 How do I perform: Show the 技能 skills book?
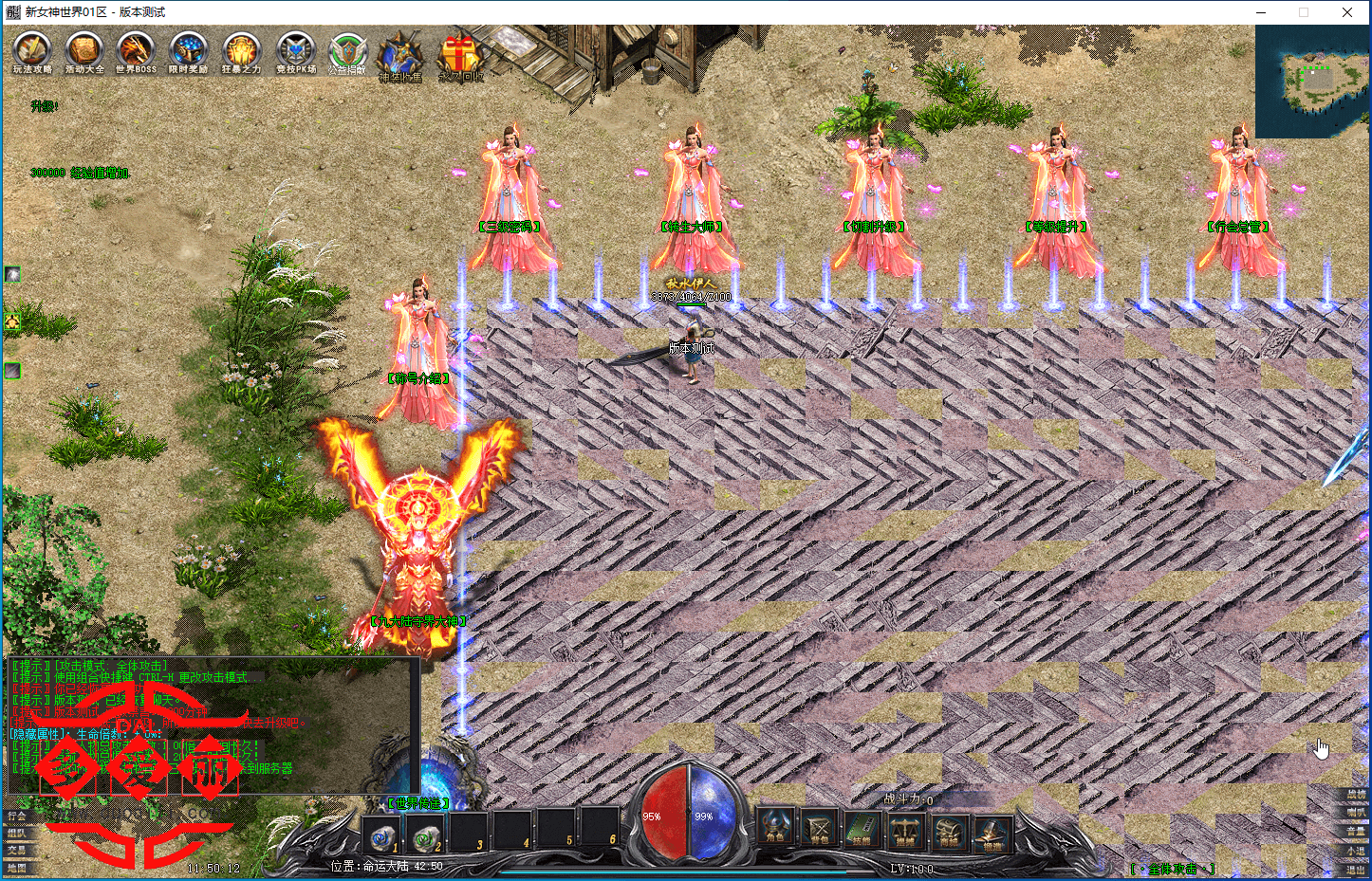click(862, 831)
